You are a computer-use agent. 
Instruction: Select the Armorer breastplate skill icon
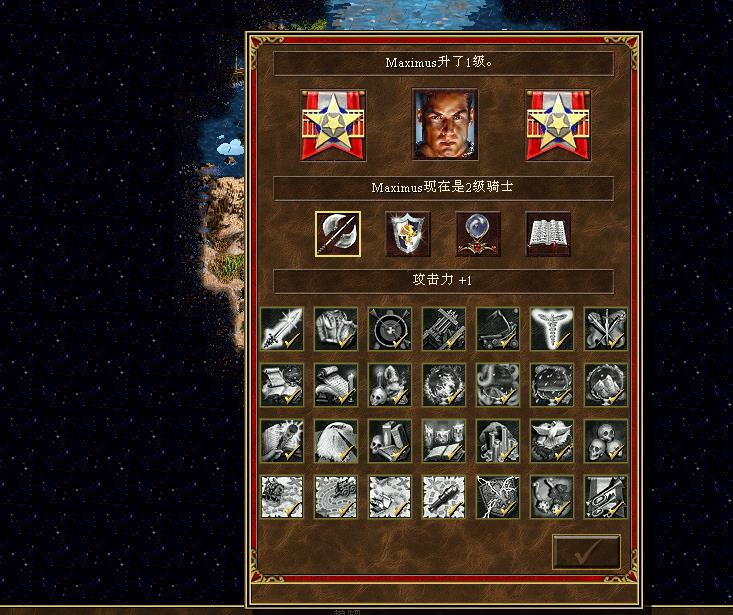[336, 328]
